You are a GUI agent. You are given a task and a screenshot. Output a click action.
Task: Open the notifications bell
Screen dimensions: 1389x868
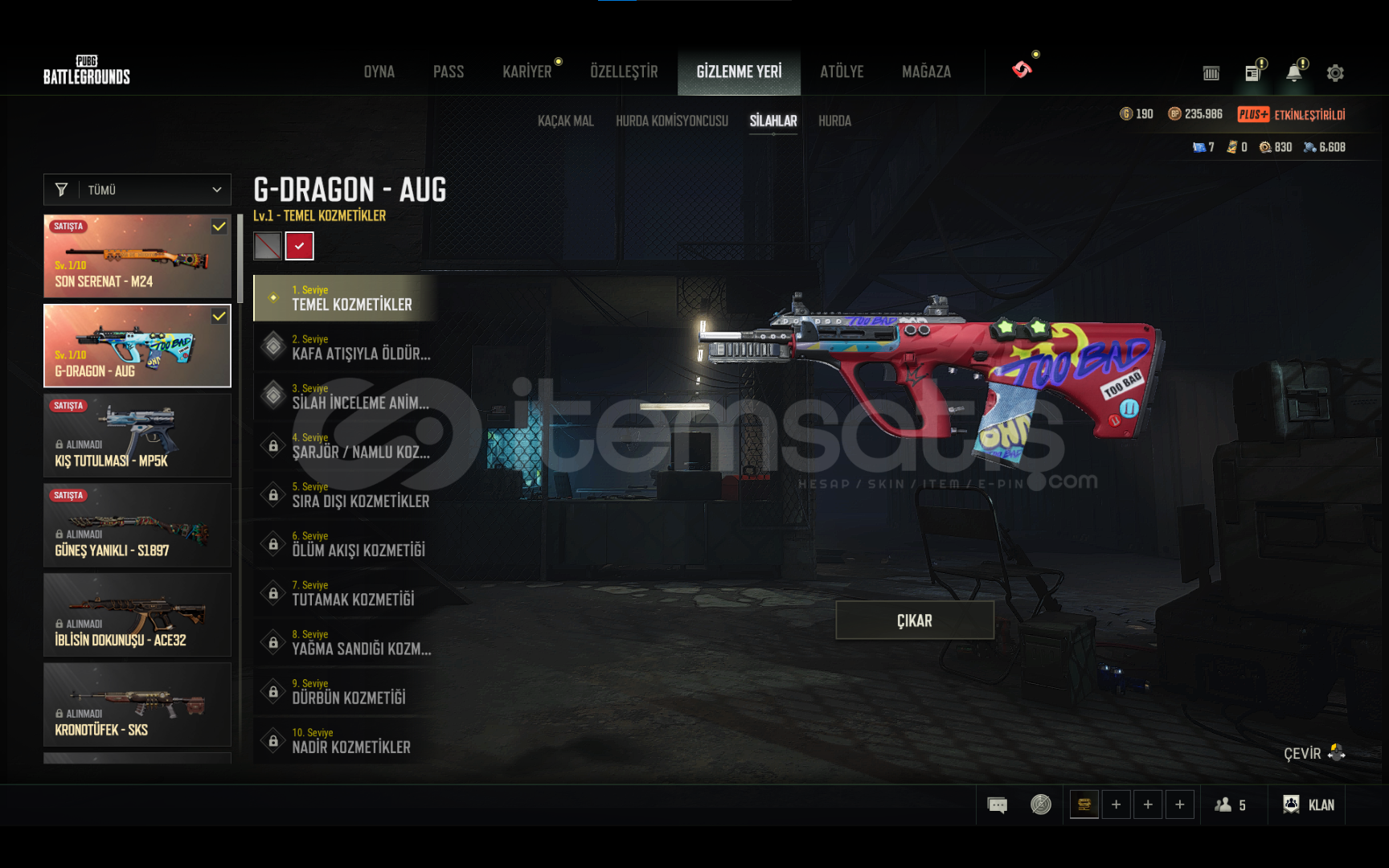1293,73
